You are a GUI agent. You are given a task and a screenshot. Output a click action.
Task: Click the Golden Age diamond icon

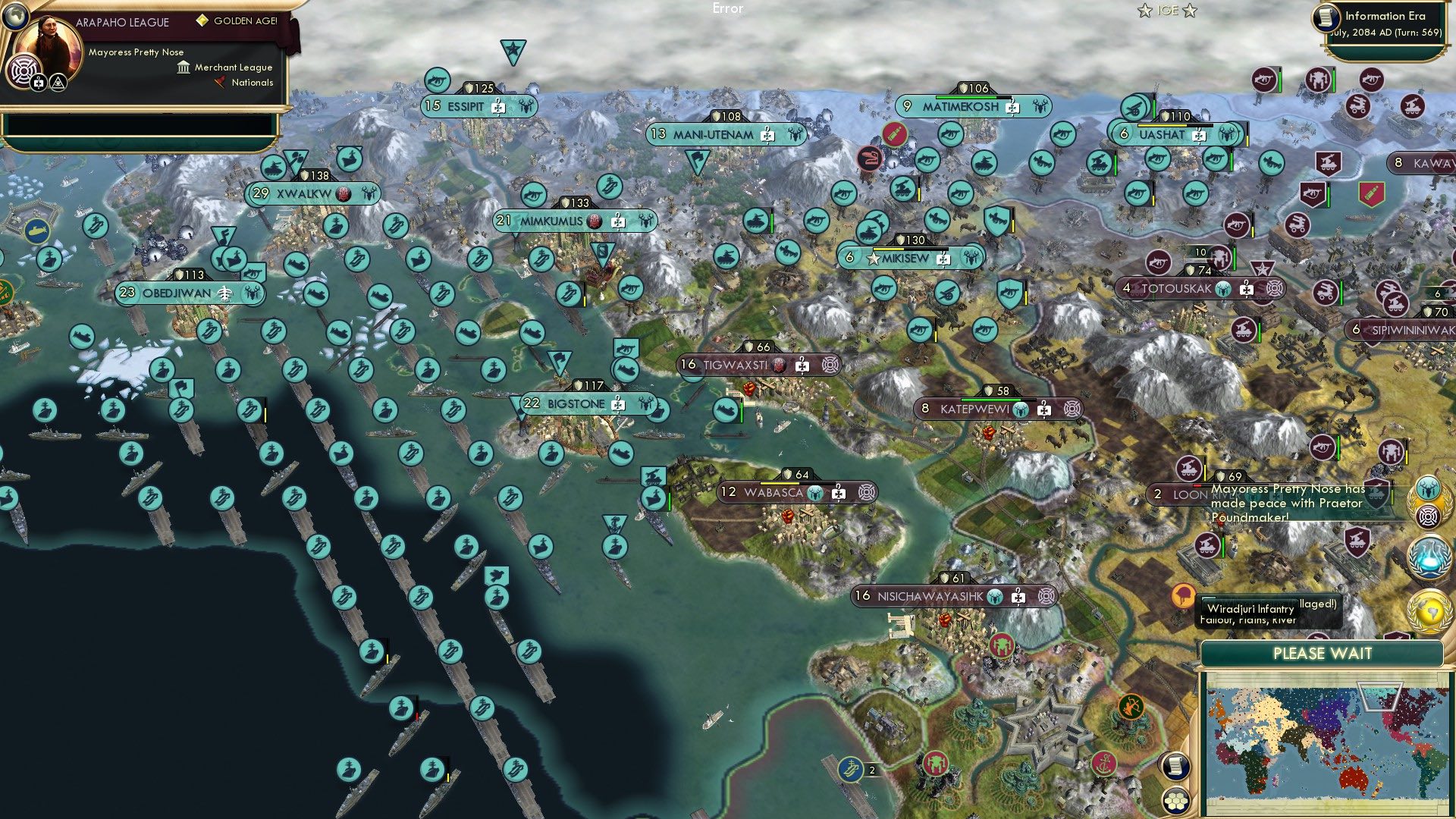[x=202, y=20]
